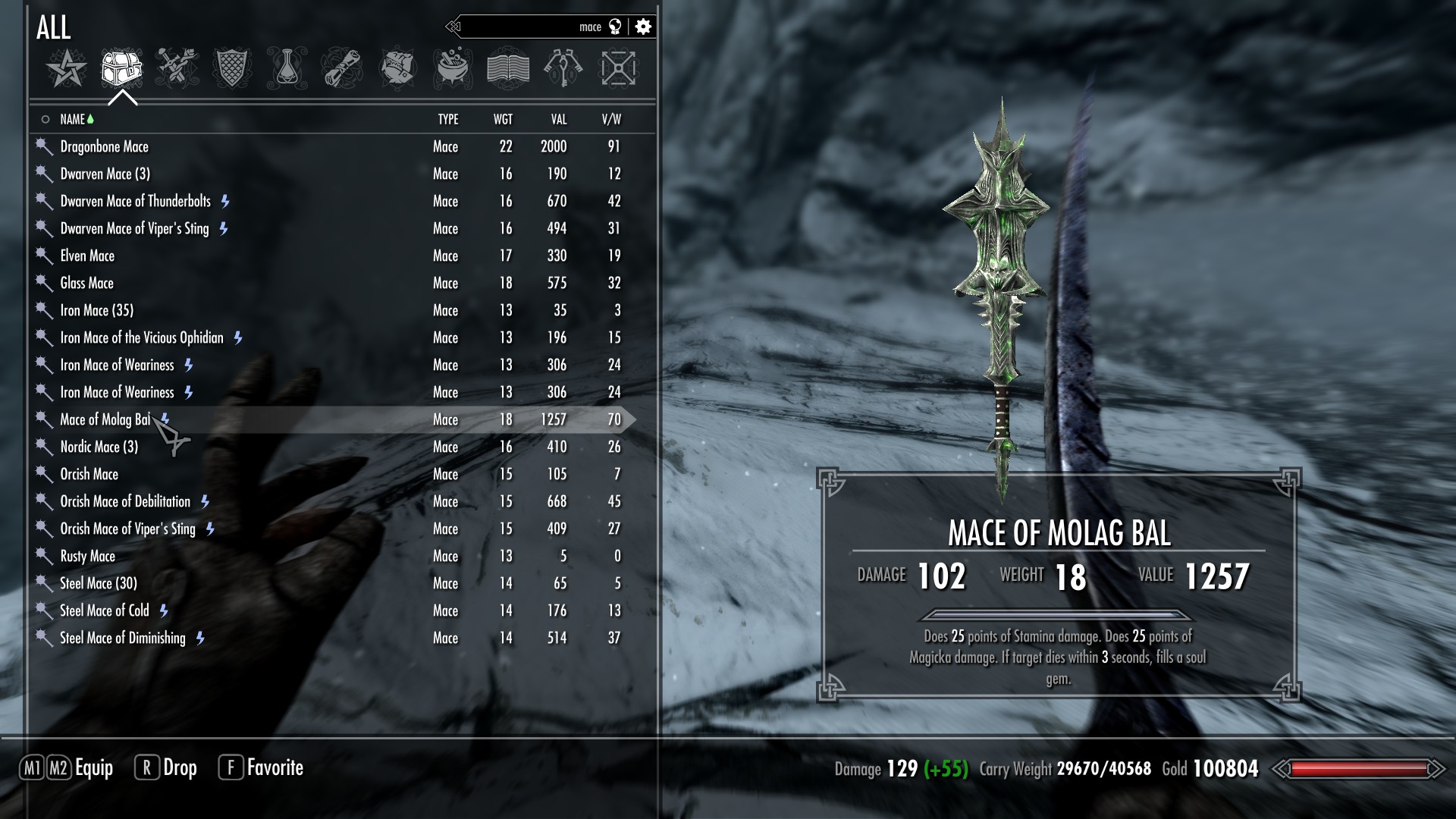Switch to the favorites star category

pyautogui.click(x=66, y=68)
